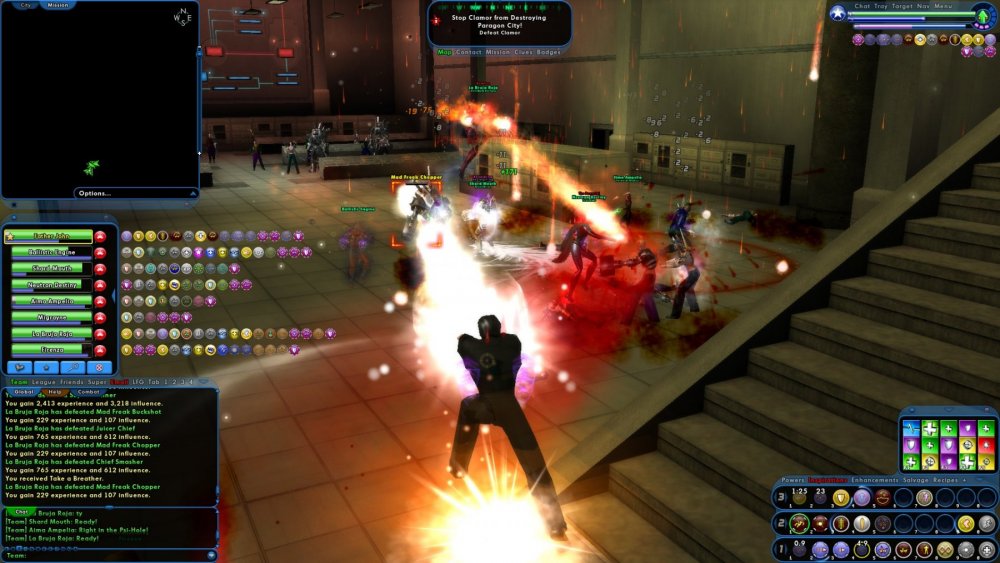
Task: Show the Clues tab under the mission tracker
Action: pos(523,51)
